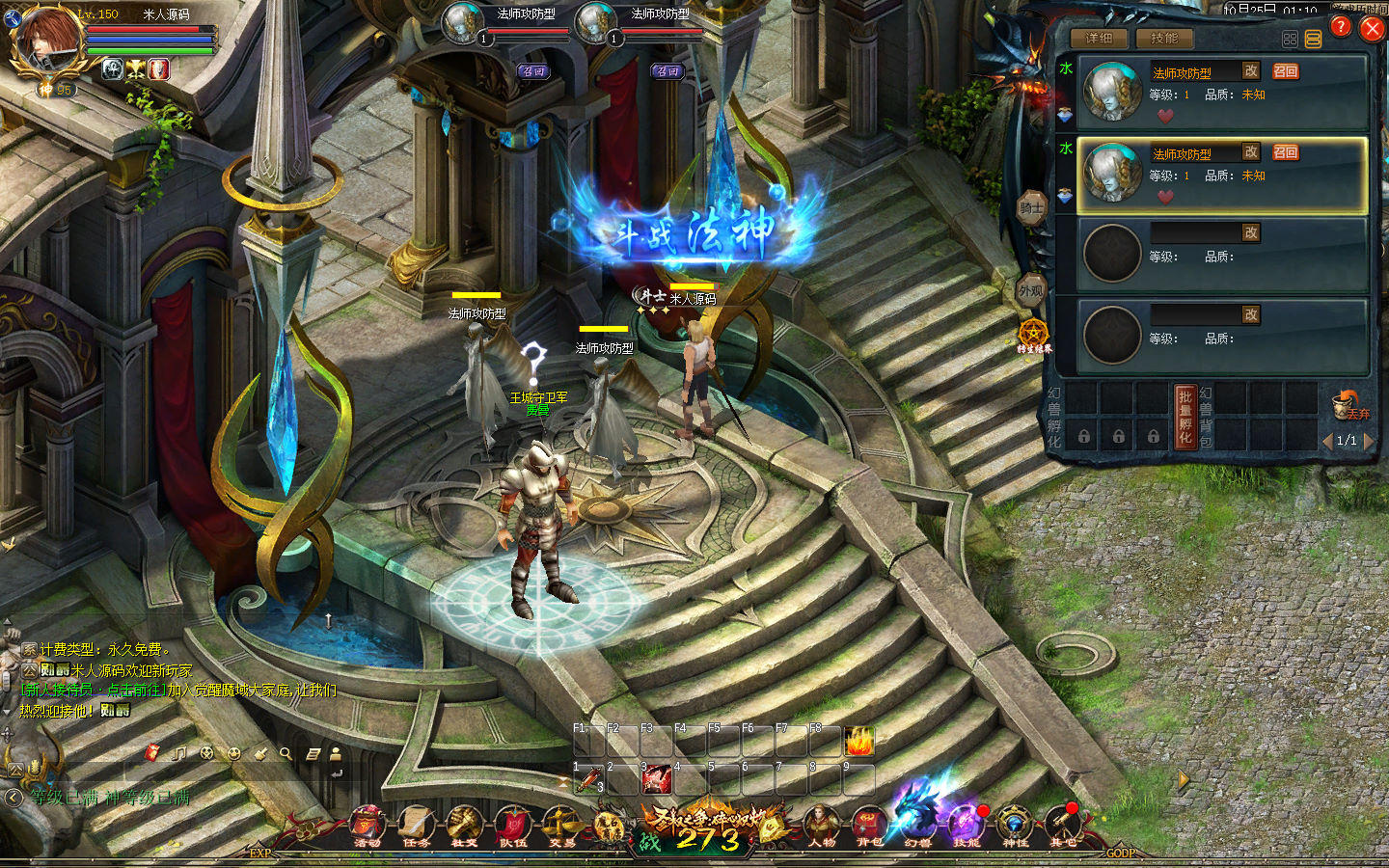This screenshot has width=1389, height=868.
Task: Select the red scroll item in hotbar slot 1
Action: point(588,779)
